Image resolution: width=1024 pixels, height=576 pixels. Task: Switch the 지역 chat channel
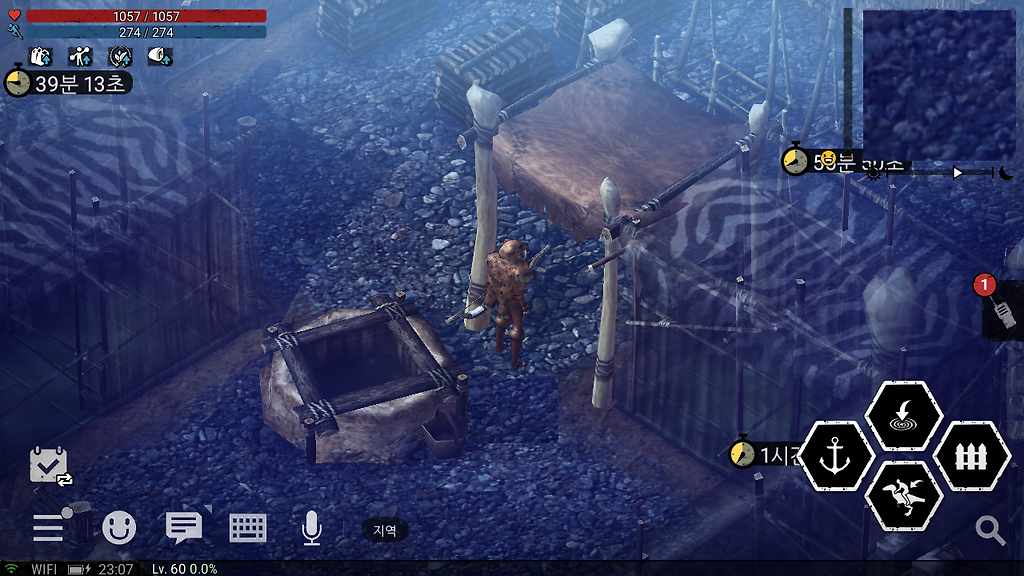pos(385,530)
